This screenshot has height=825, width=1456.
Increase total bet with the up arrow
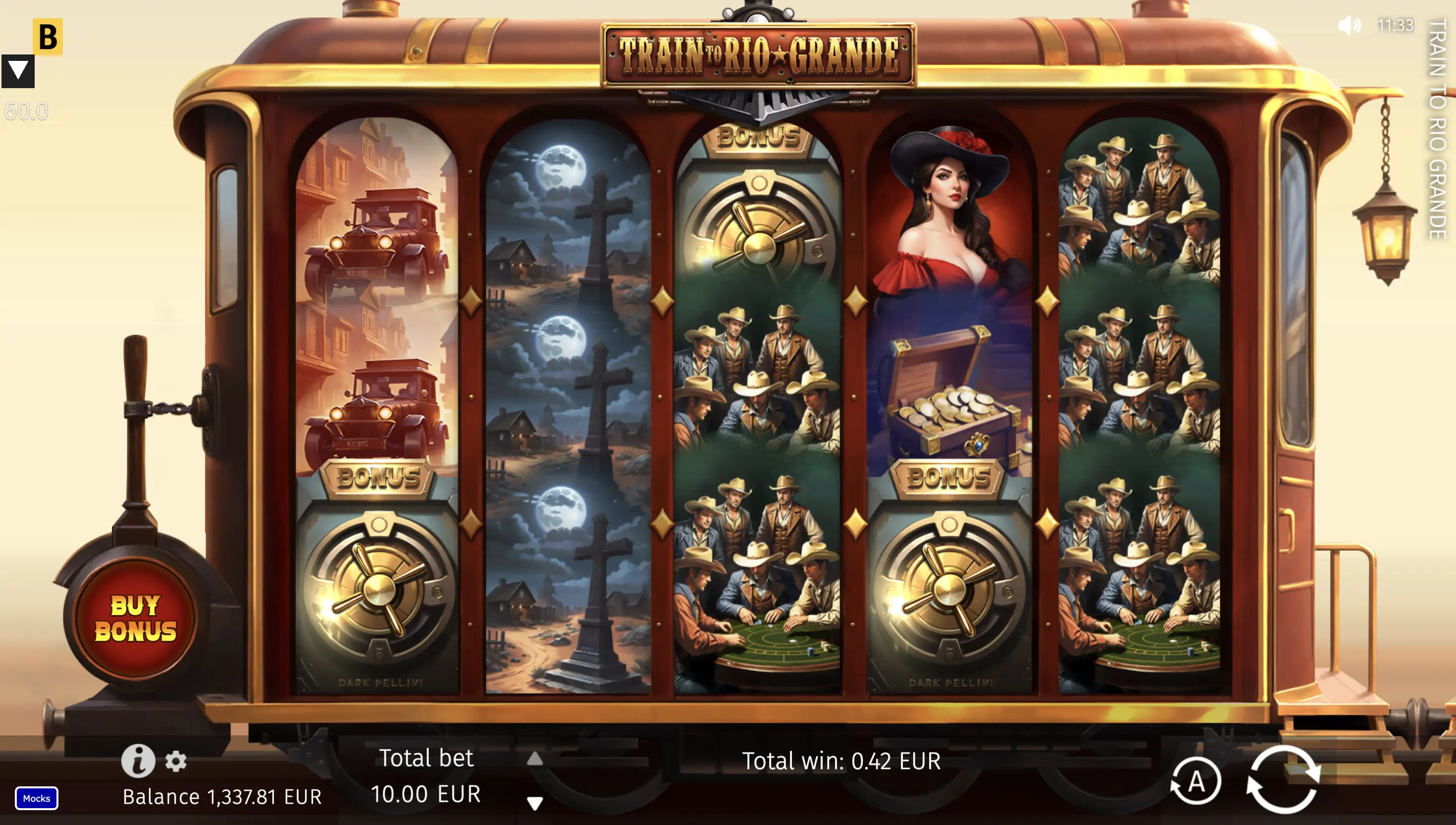[535, 759]
